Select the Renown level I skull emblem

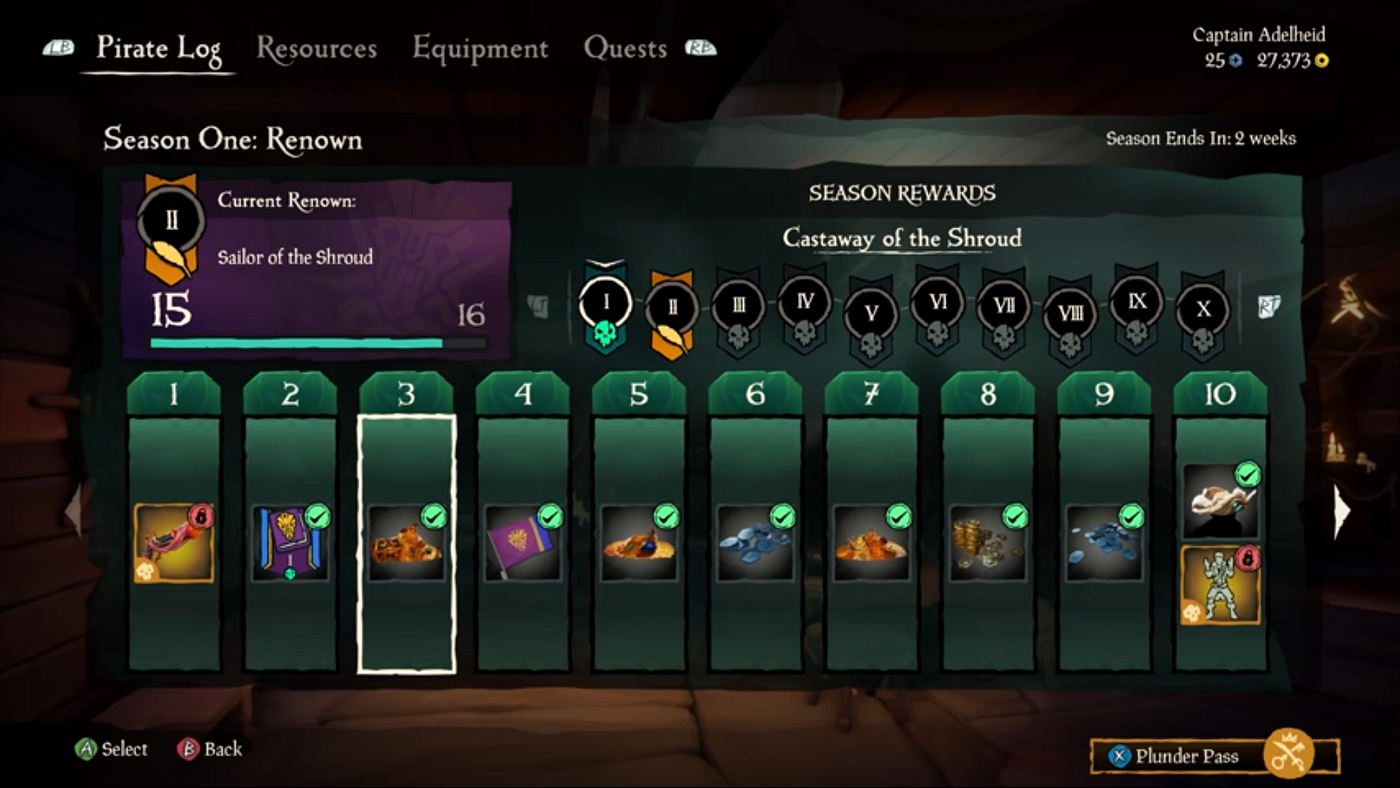(604, 305)
